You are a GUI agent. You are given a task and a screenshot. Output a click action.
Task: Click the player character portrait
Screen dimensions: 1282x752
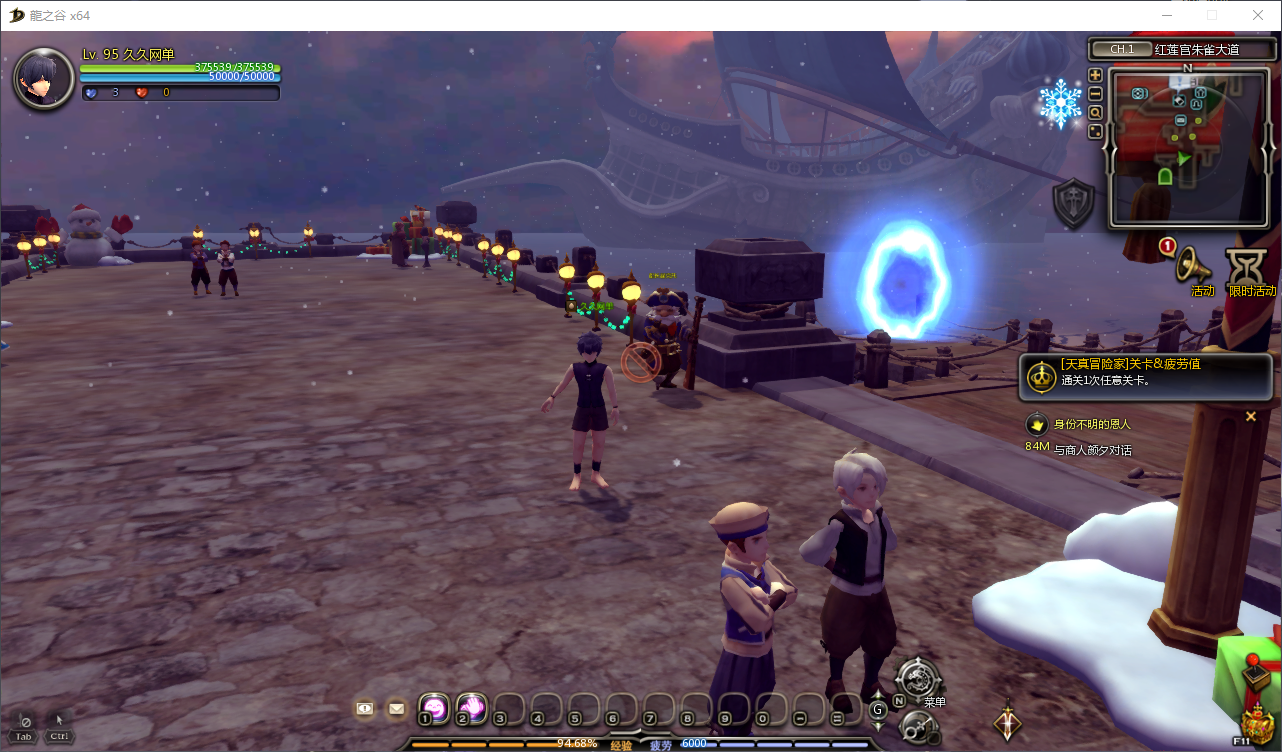pos(43,78)
